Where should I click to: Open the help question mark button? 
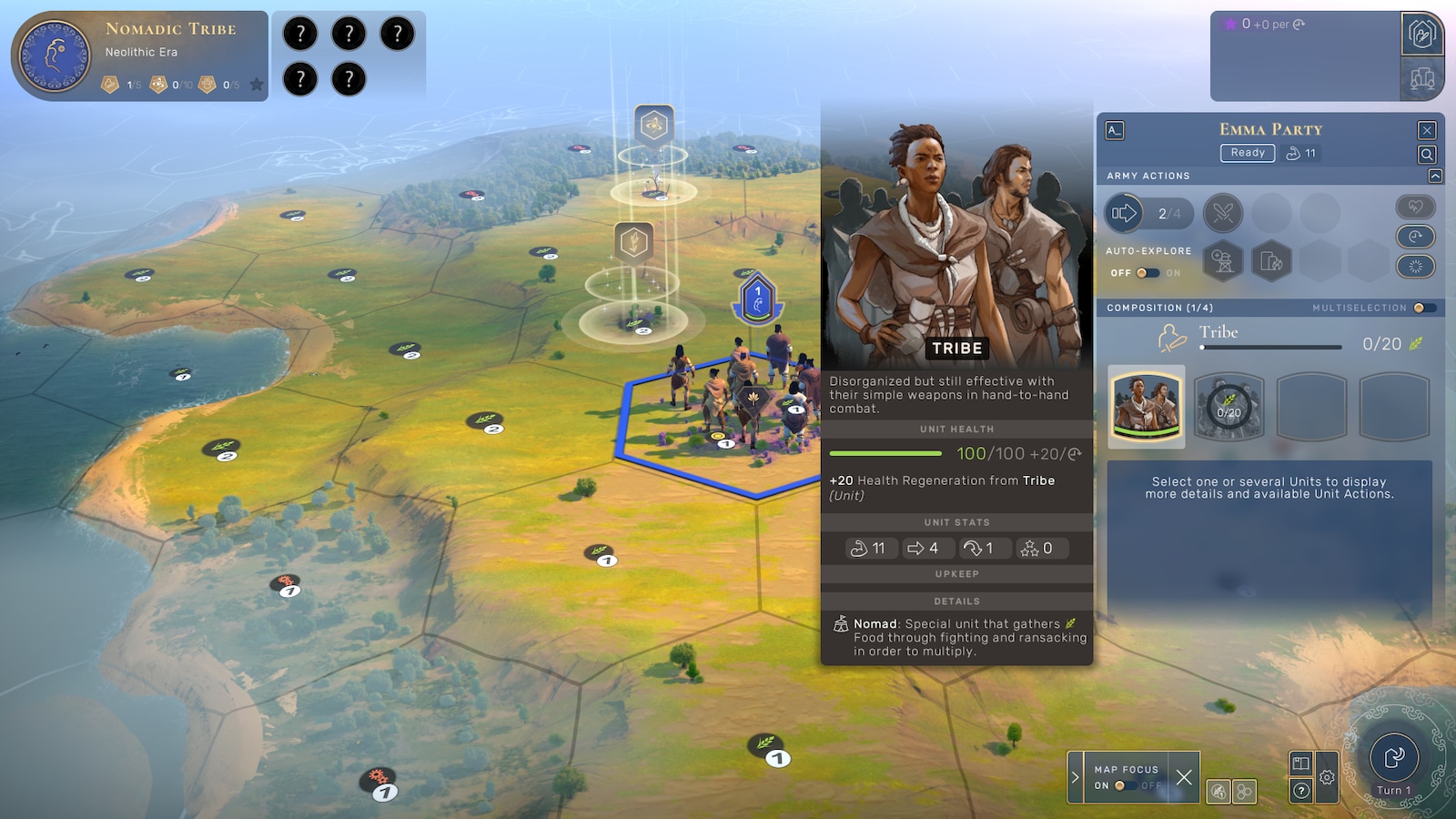point(1301,790)
